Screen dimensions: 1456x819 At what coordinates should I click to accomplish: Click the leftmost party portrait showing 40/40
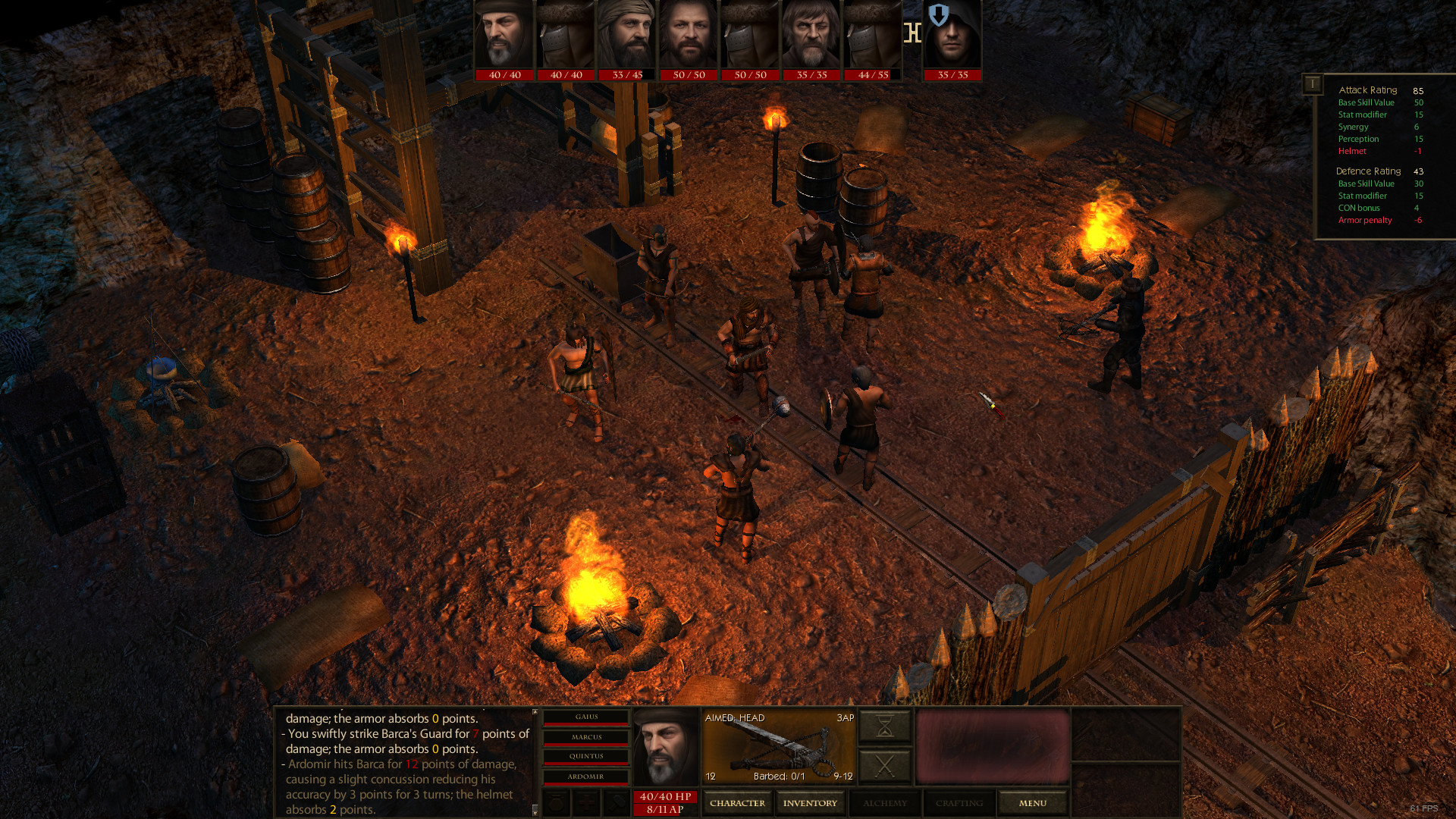pyautogui.click(x=502, y=36)
